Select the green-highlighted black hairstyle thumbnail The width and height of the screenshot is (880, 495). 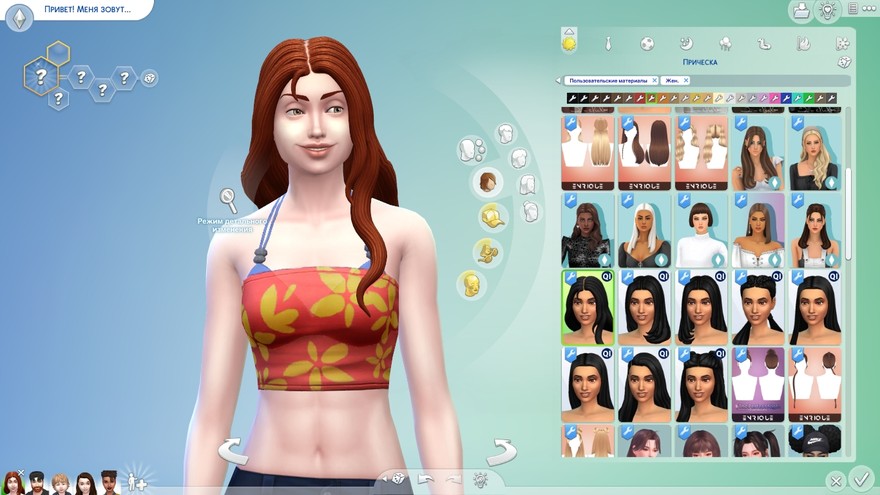point(588,305)
